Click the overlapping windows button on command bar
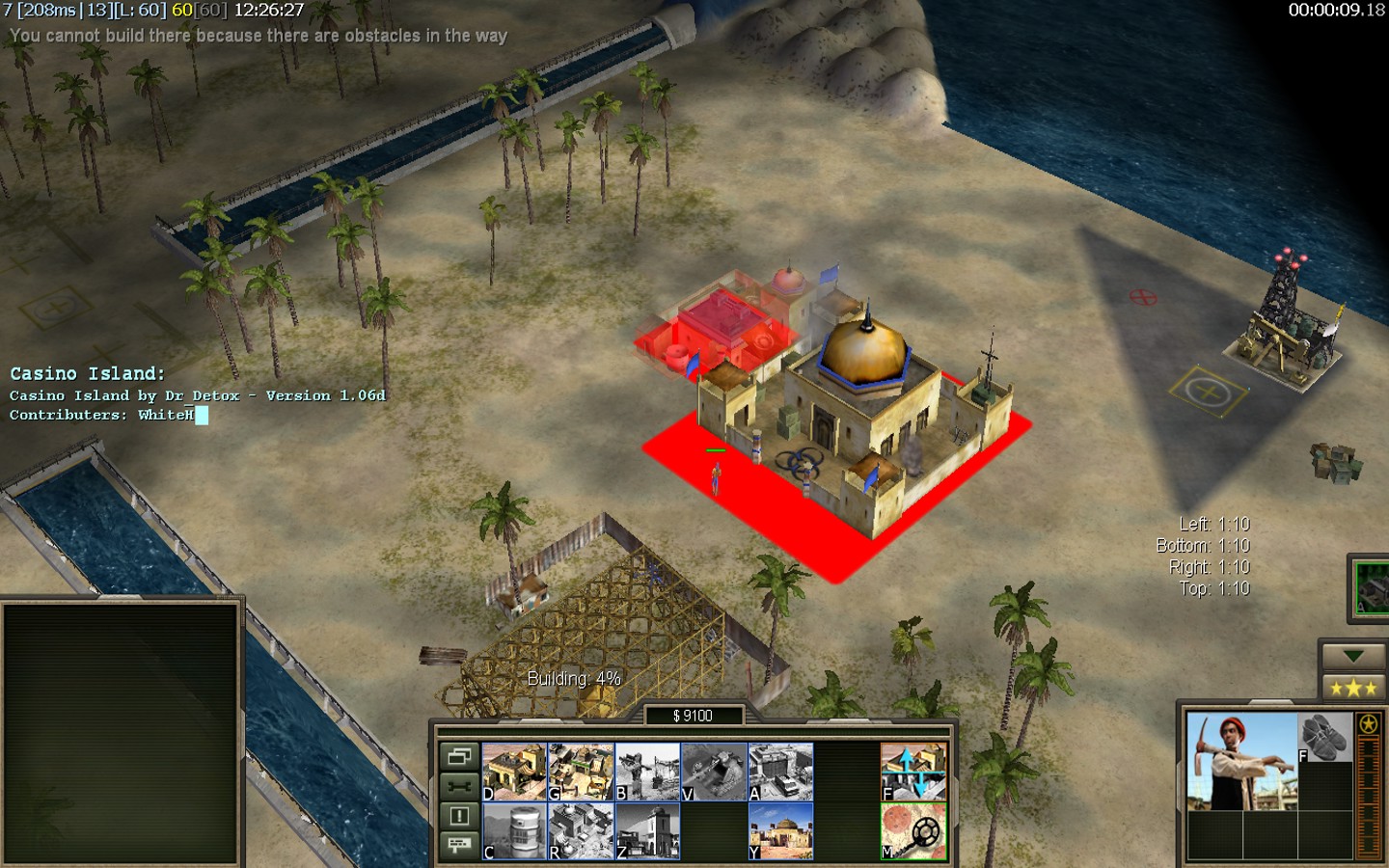This screenshot has height=868, width=1389. point(459,756)
